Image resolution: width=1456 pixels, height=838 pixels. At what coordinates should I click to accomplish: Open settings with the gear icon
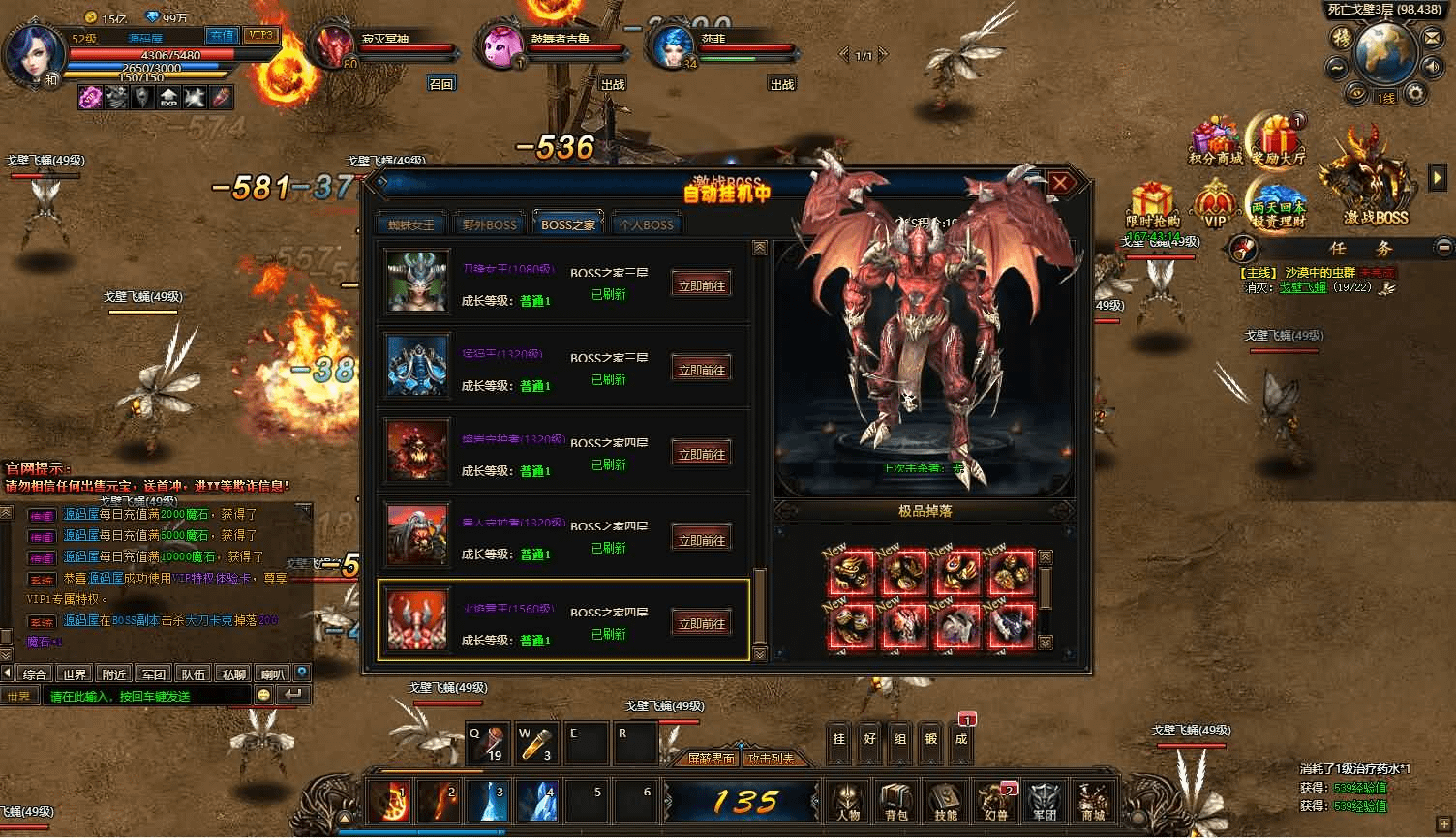click(1416, 92)
